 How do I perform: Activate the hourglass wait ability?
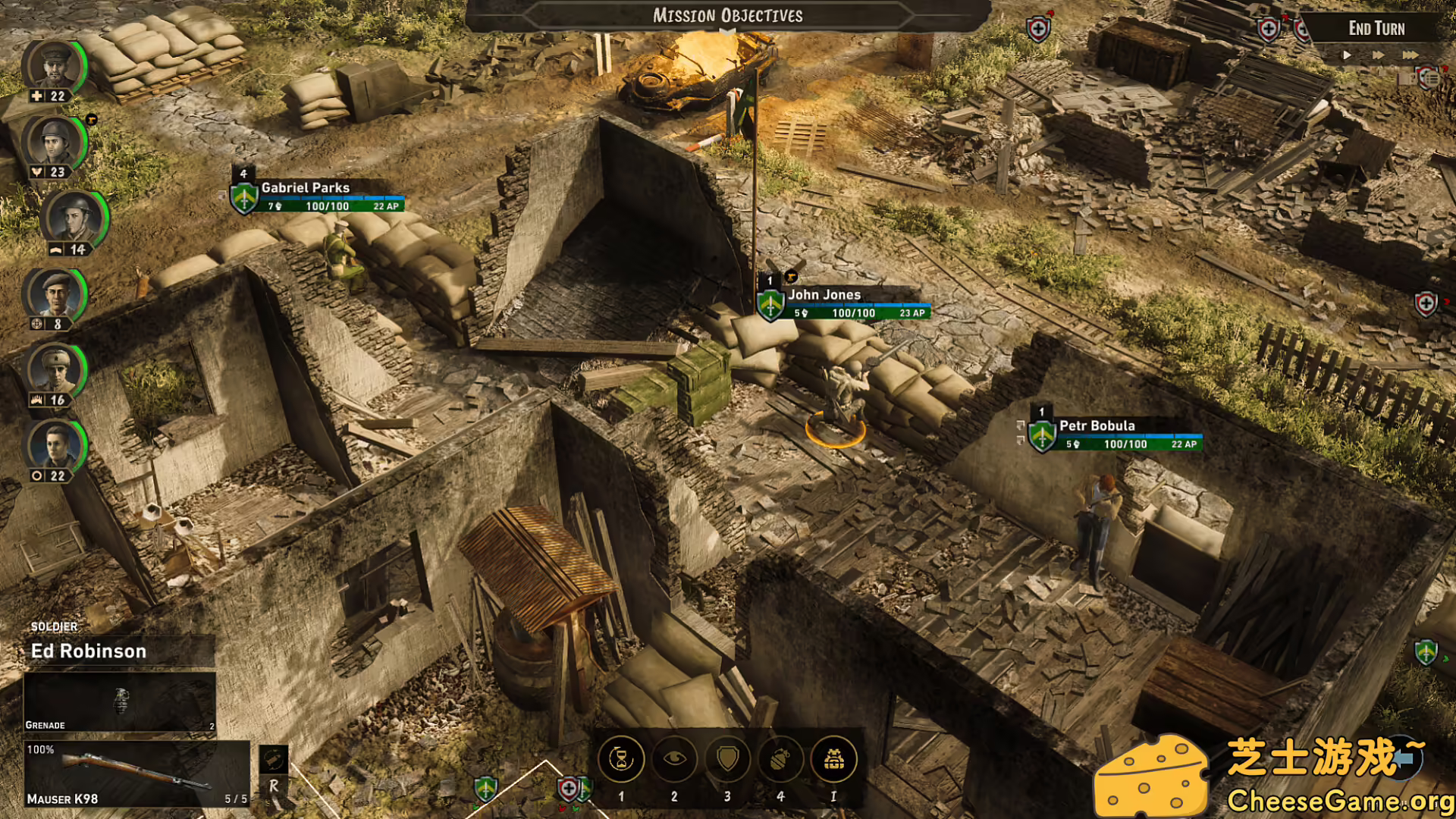click(x=621, y=759)
